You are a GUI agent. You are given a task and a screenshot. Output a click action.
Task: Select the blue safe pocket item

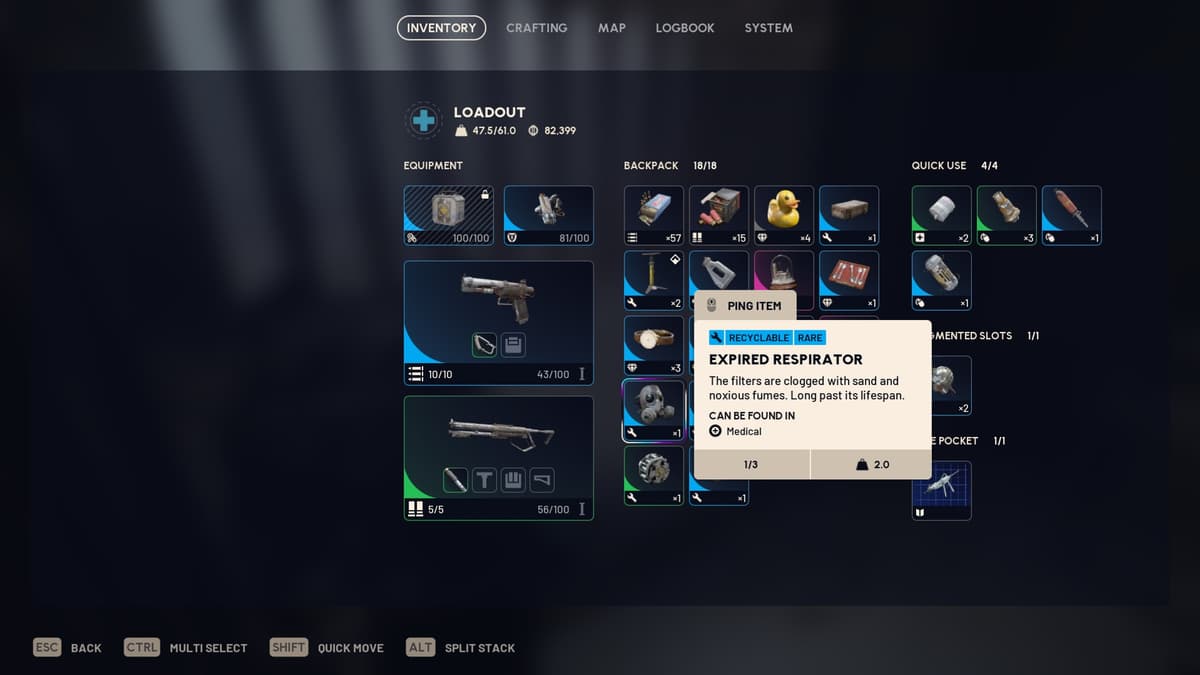point(941,490)
